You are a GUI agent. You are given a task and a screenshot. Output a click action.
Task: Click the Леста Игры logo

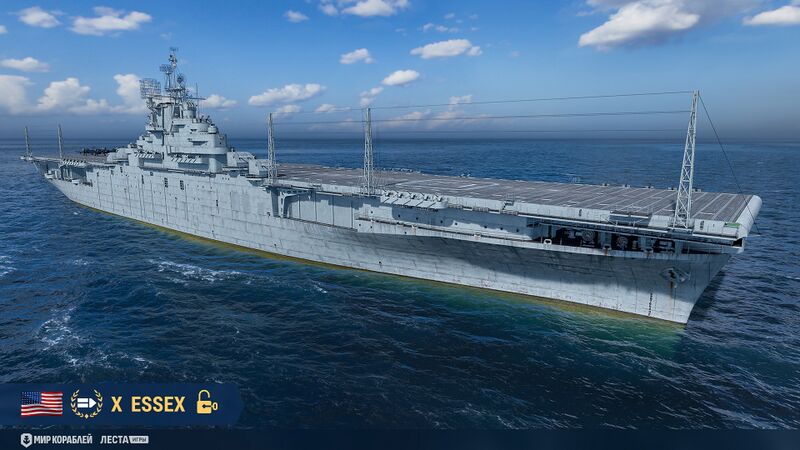click(124, 439)
